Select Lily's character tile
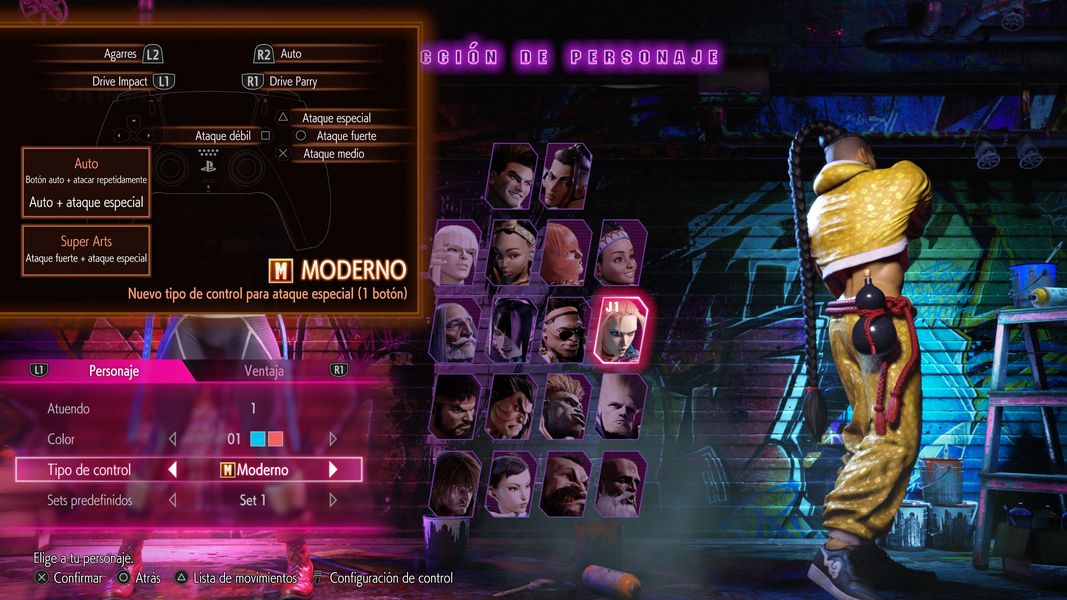Image resolution: width=1067 pixels, height=600 pixels. pyautogui.click(x=620, y=253)
